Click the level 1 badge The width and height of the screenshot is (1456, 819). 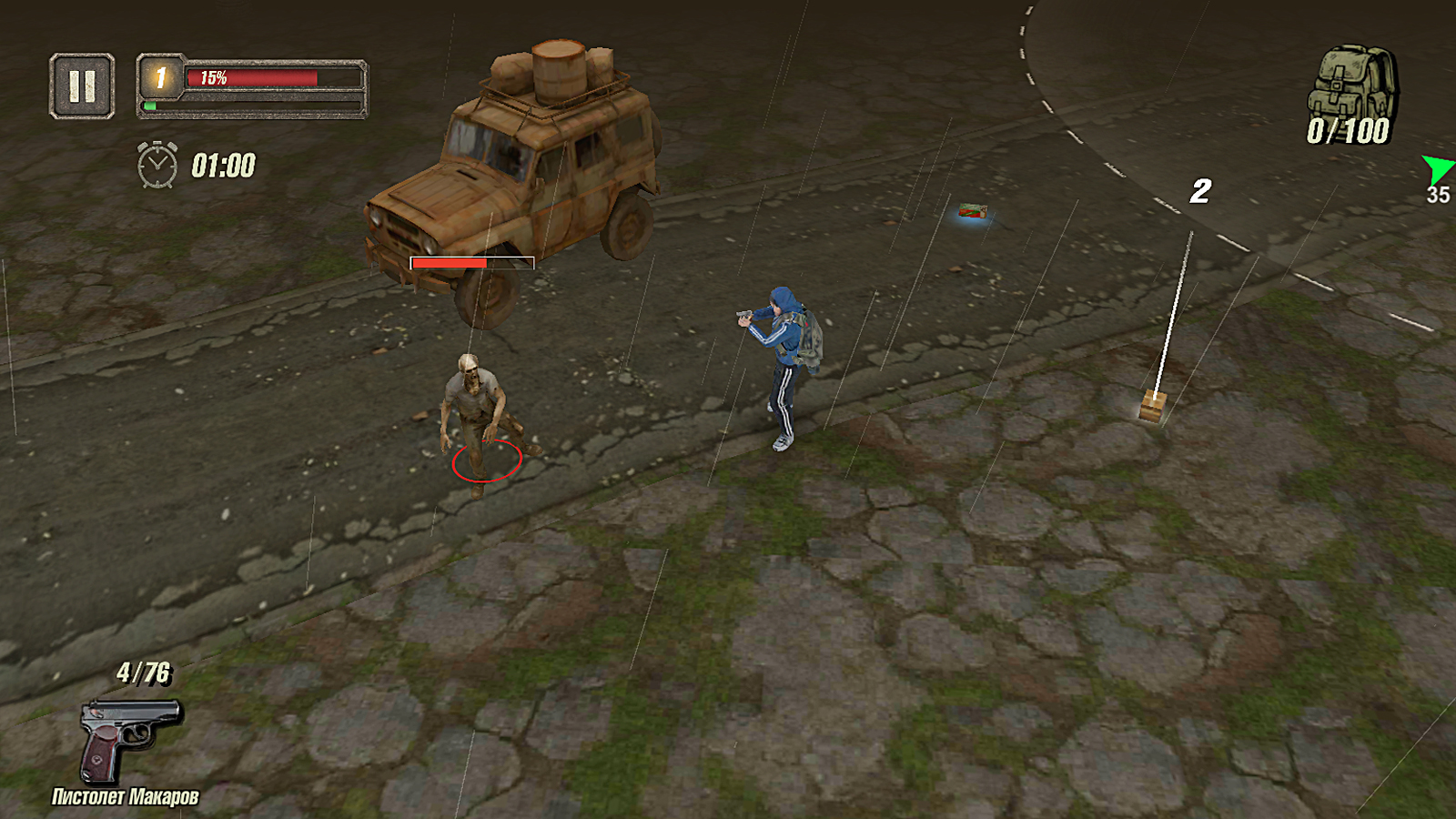pyautogui.click(x=160, y=80)
